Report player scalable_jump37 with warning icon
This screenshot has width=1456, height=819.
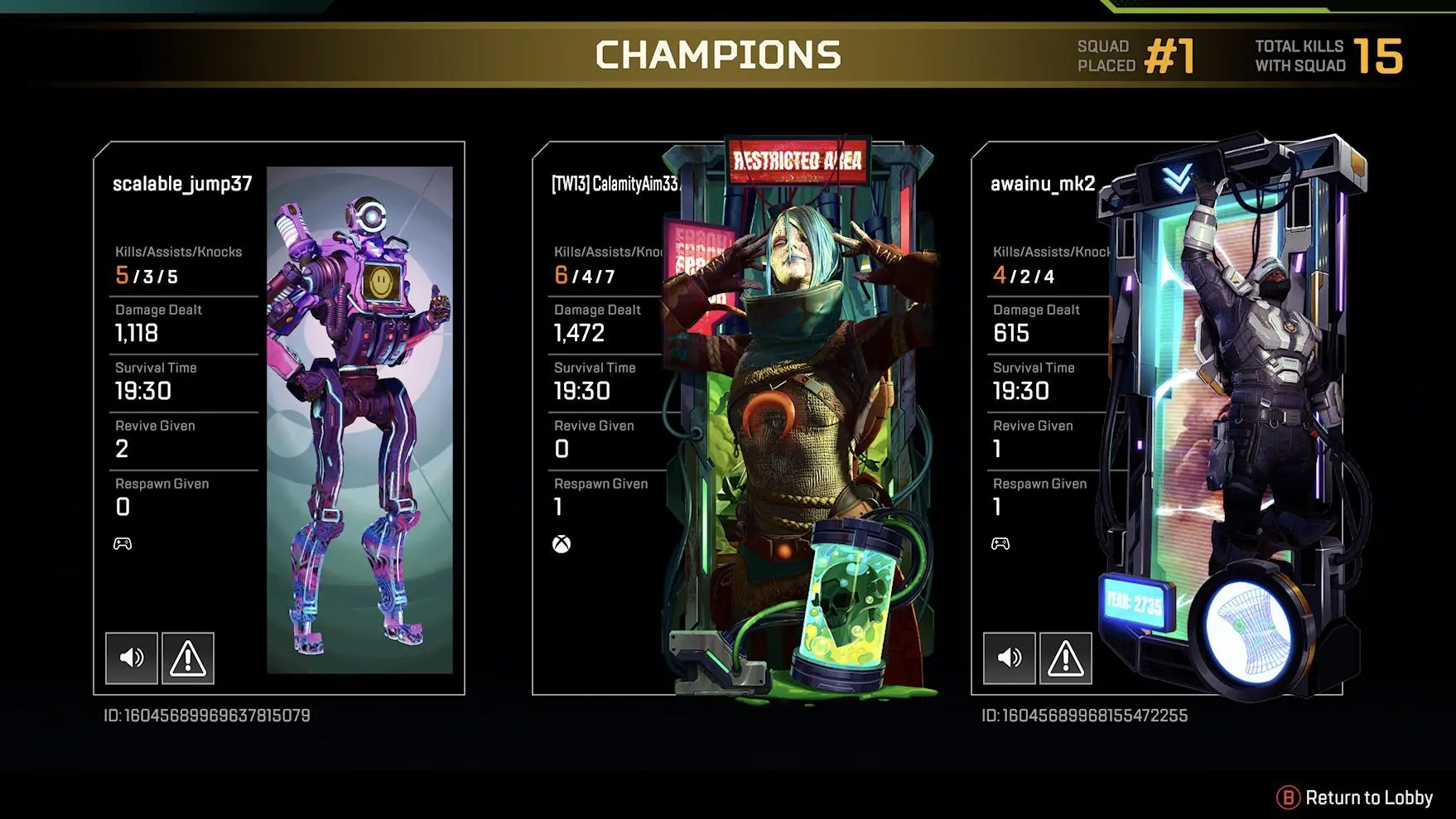coord(188,658)
